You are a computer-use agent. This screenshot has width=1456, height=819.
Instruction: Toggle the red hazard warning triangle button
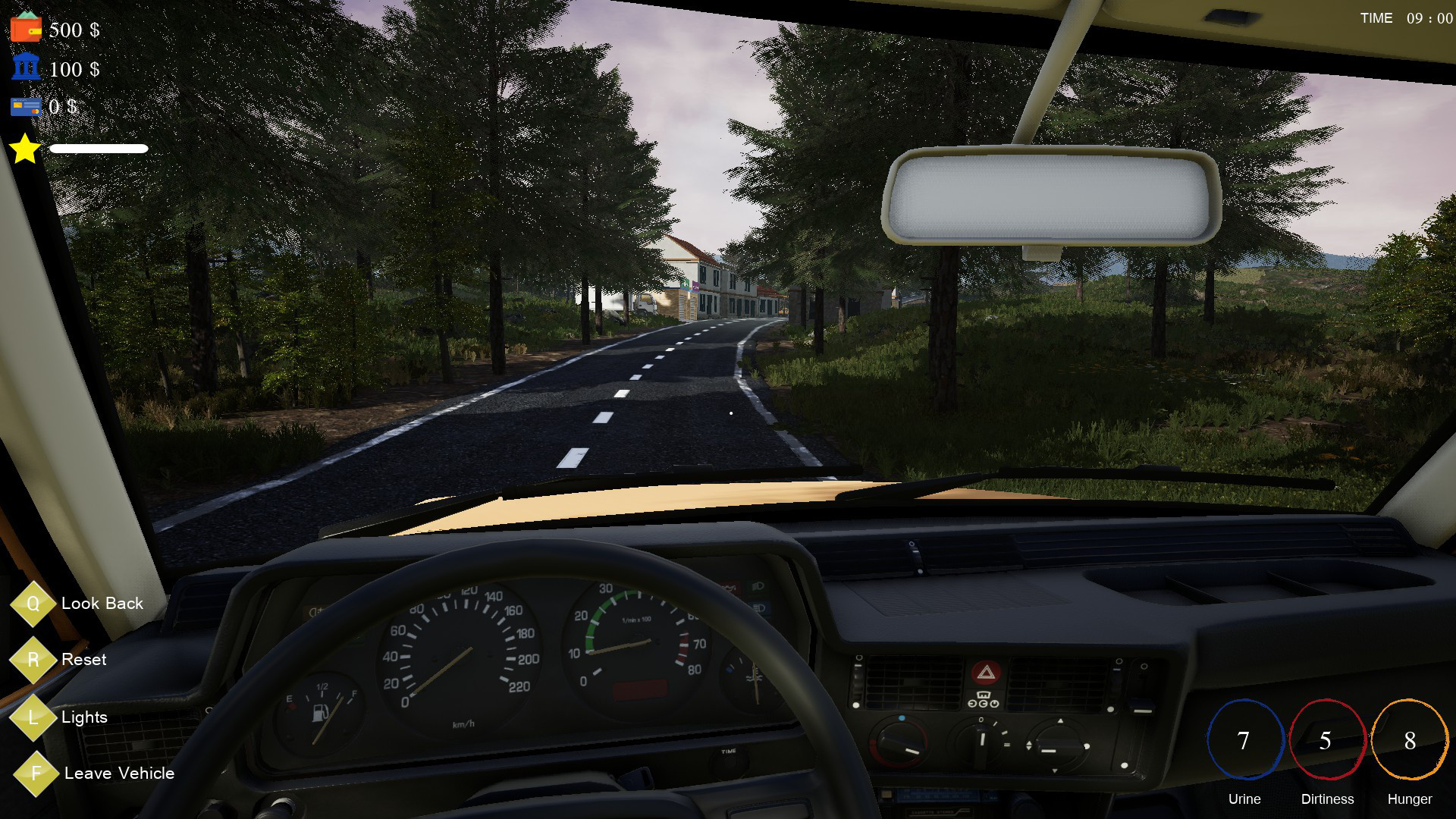coord(987,673)
